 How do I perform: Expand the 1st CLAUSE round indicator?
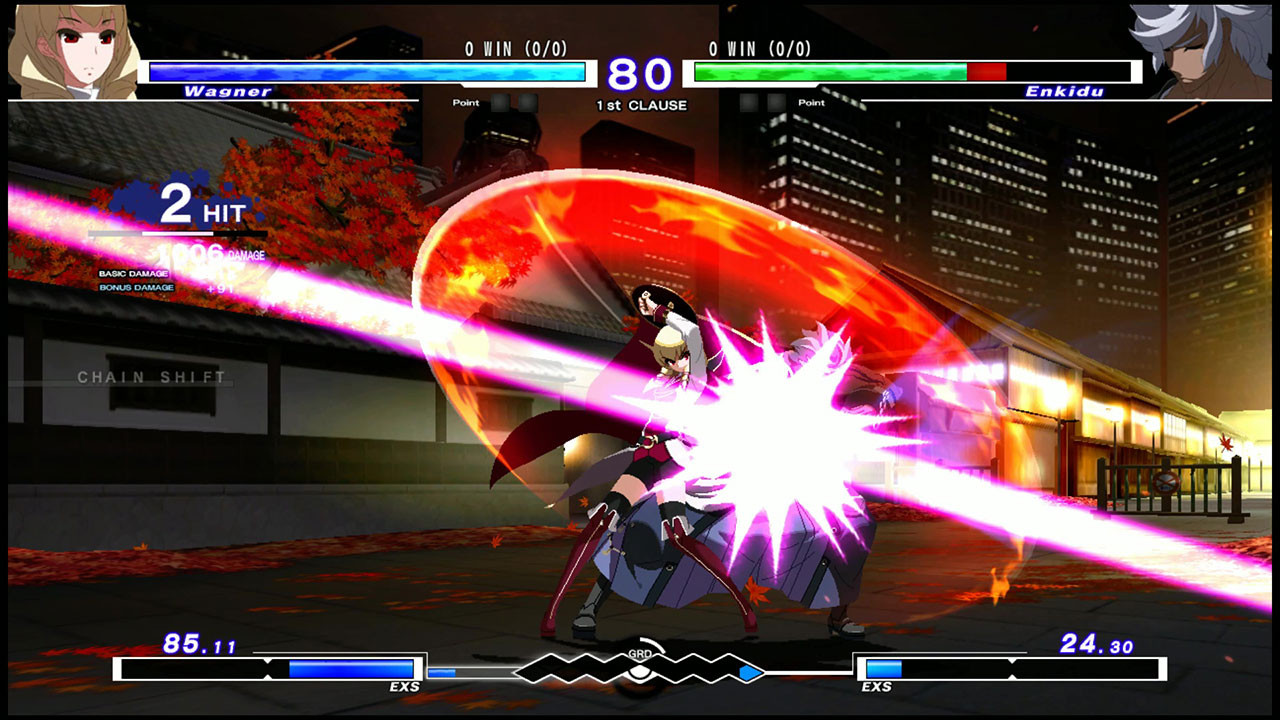[640, 103]
